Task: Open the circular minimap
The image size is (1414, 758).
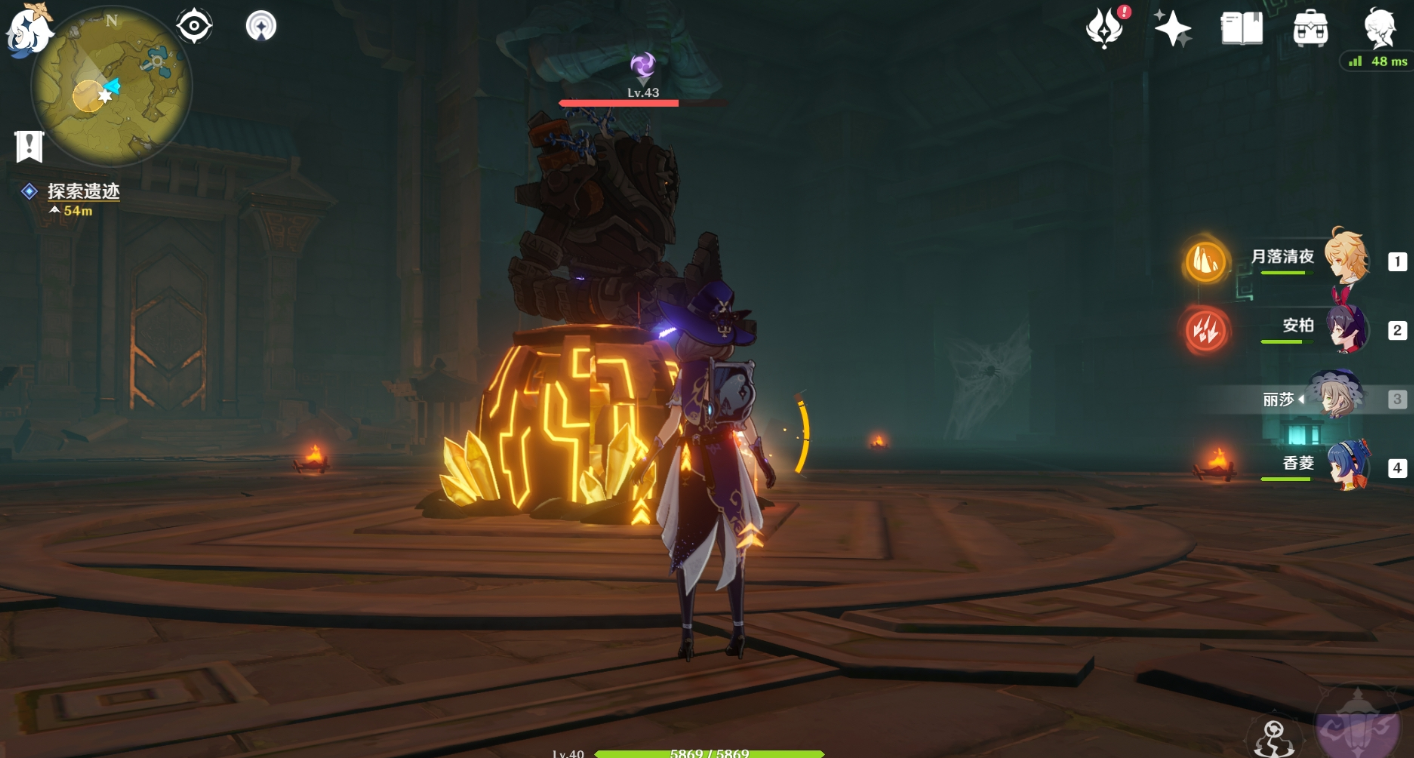Action: click(x=111, y=86)
